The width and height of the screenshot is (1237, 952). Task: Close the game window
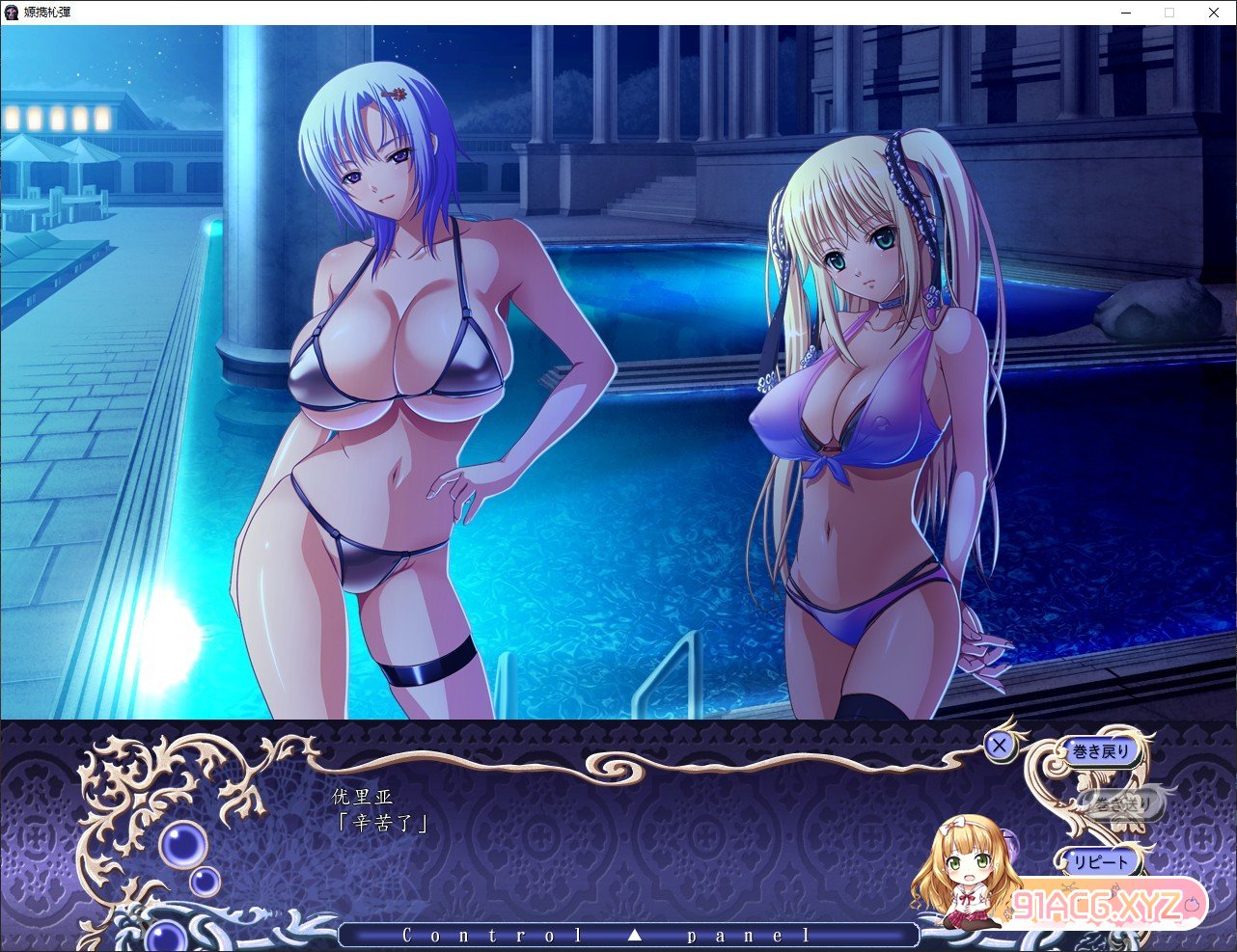point(1213,13)
